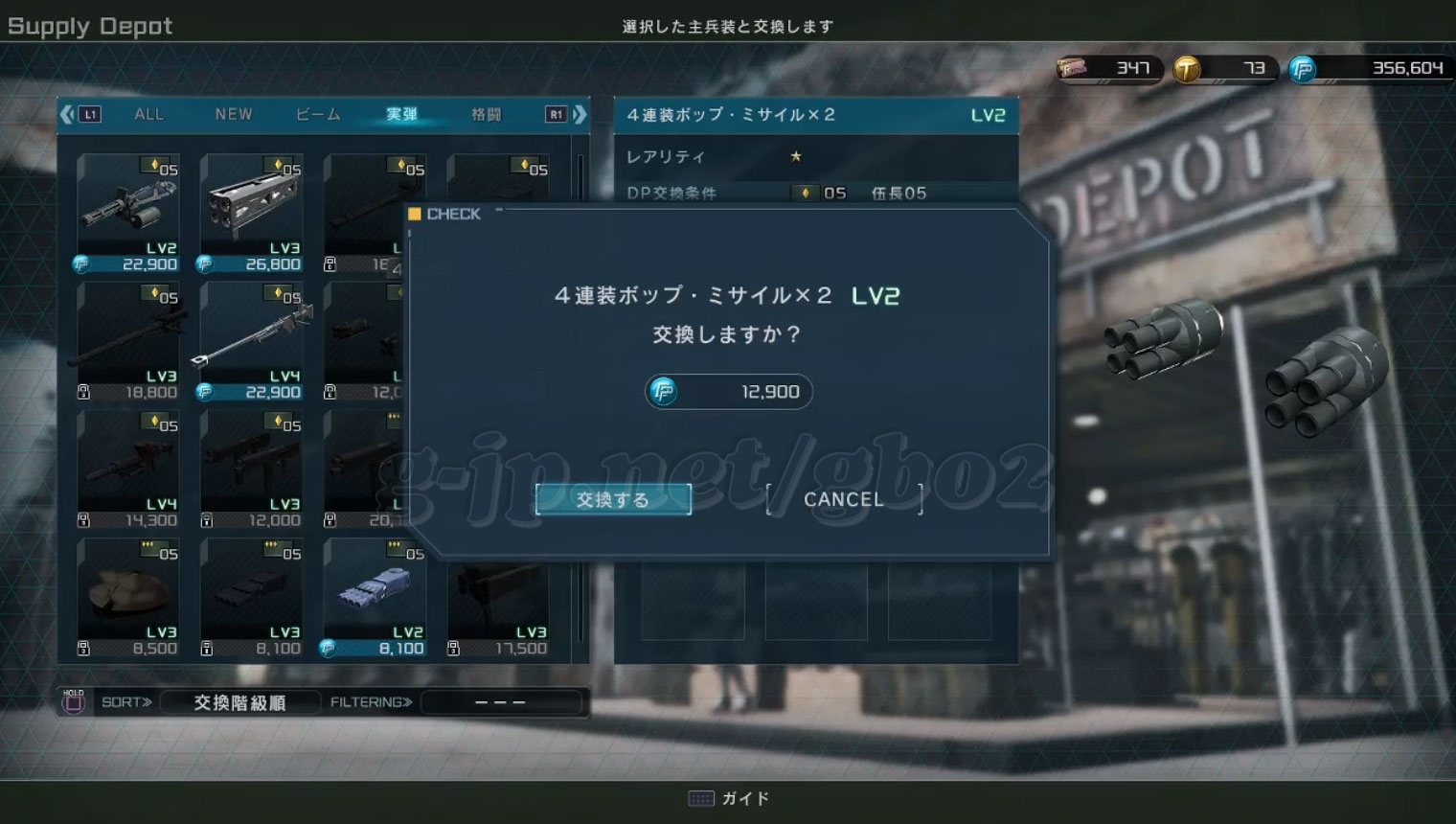Select the locked LV3 weapon priced 17,500
The image size is (1456, 824).
click(498, 597)
